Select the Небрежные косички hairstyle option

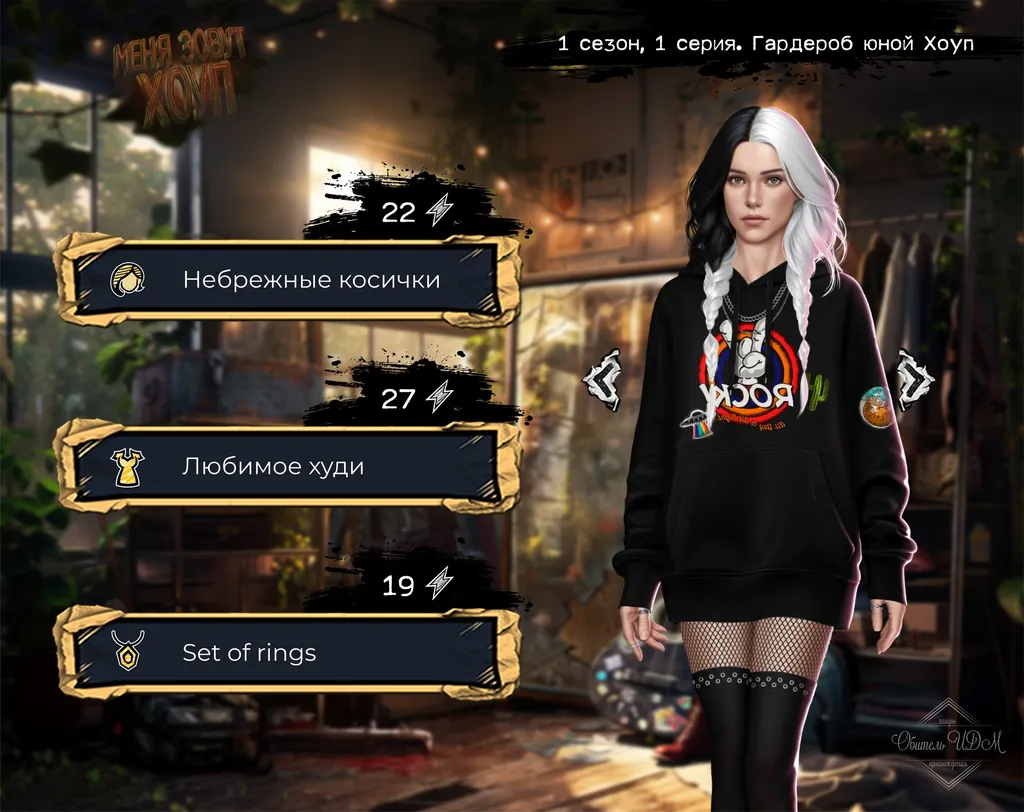coord(288,280)
